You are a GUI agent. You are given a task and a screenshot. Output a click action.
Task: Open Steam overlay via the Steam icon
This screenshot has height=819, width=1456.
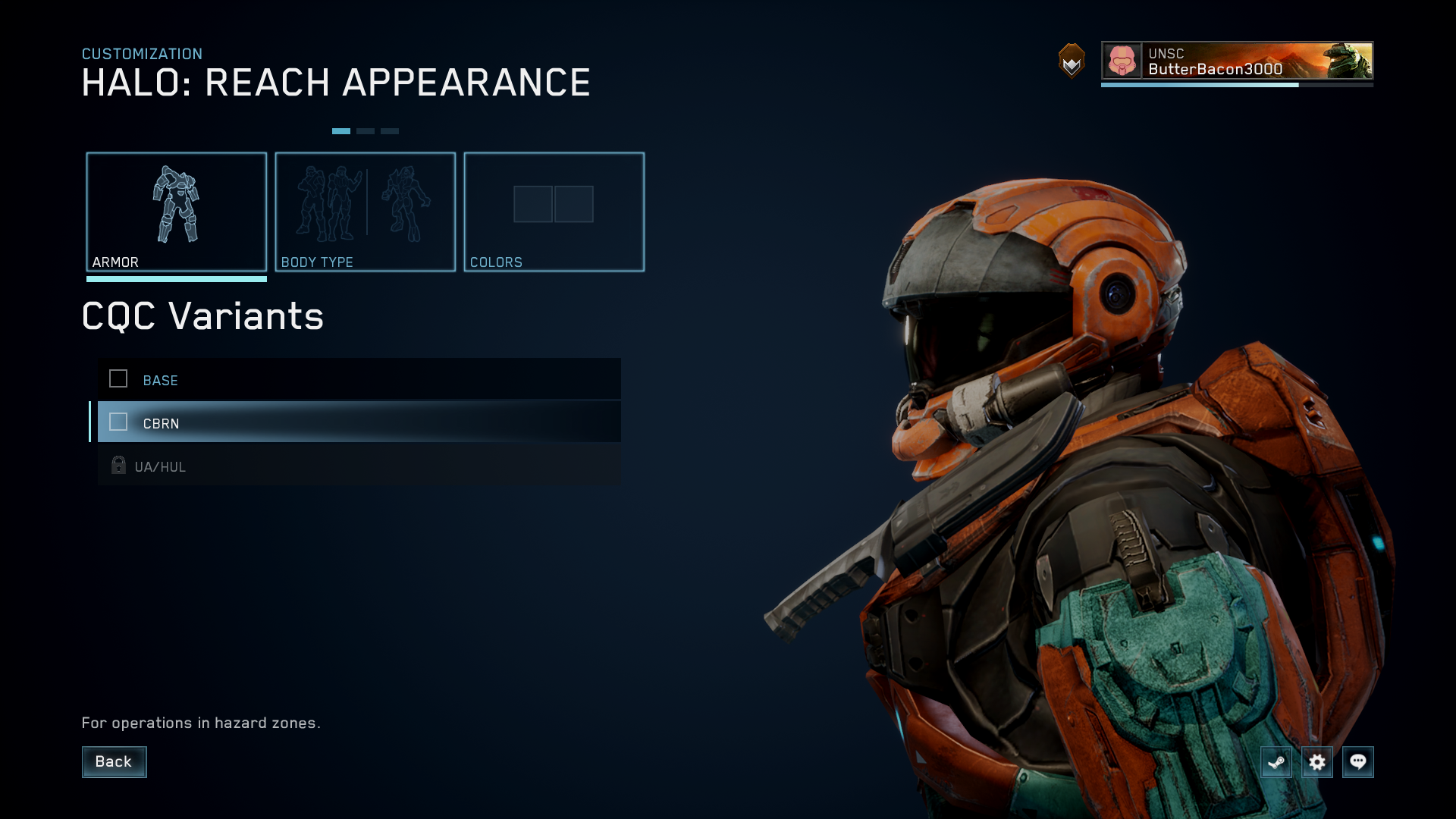tap(1276, 762)
